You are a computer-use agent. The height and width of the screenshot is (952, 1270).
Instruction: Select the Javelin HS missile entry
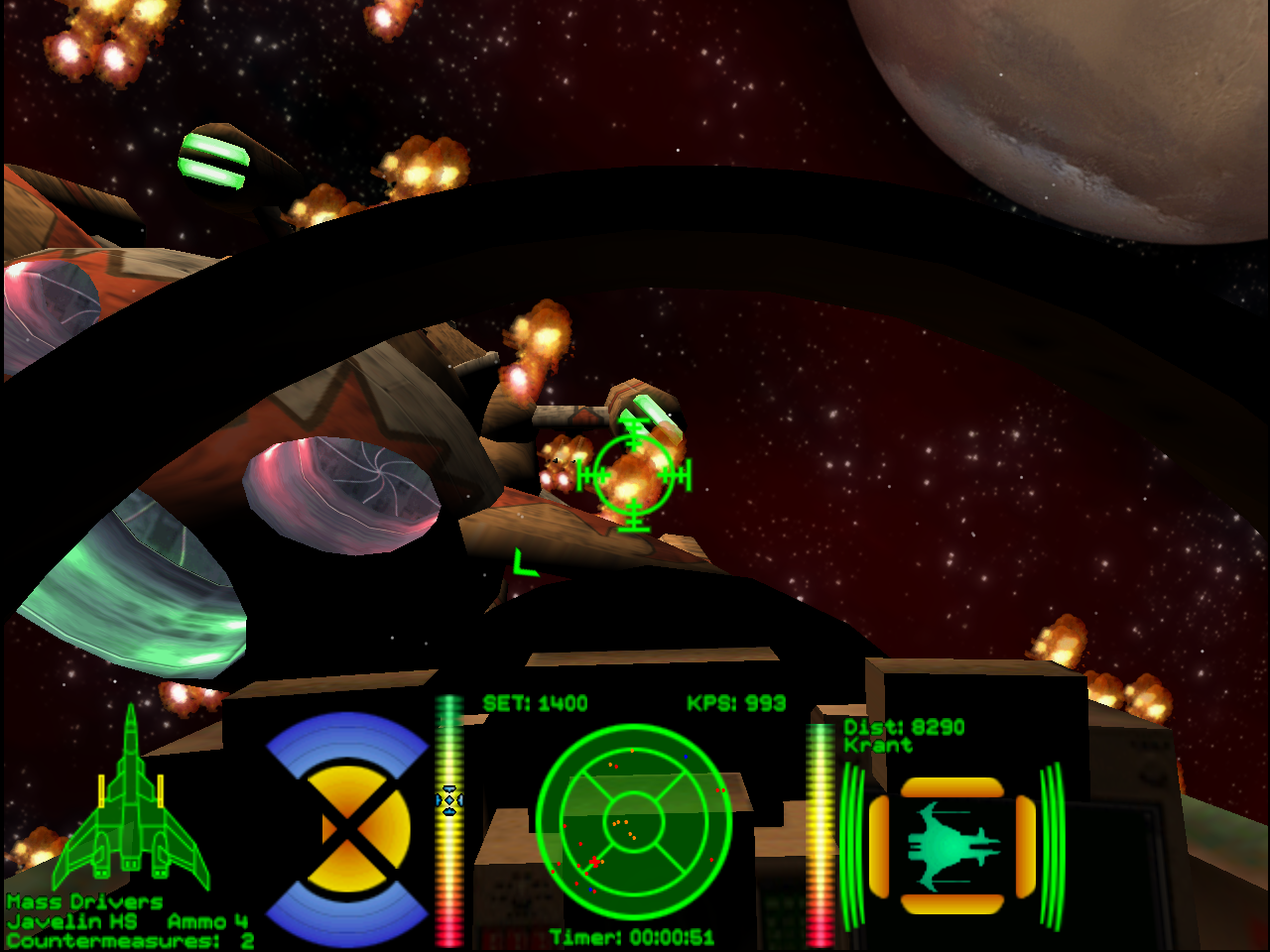coord(71,921)
